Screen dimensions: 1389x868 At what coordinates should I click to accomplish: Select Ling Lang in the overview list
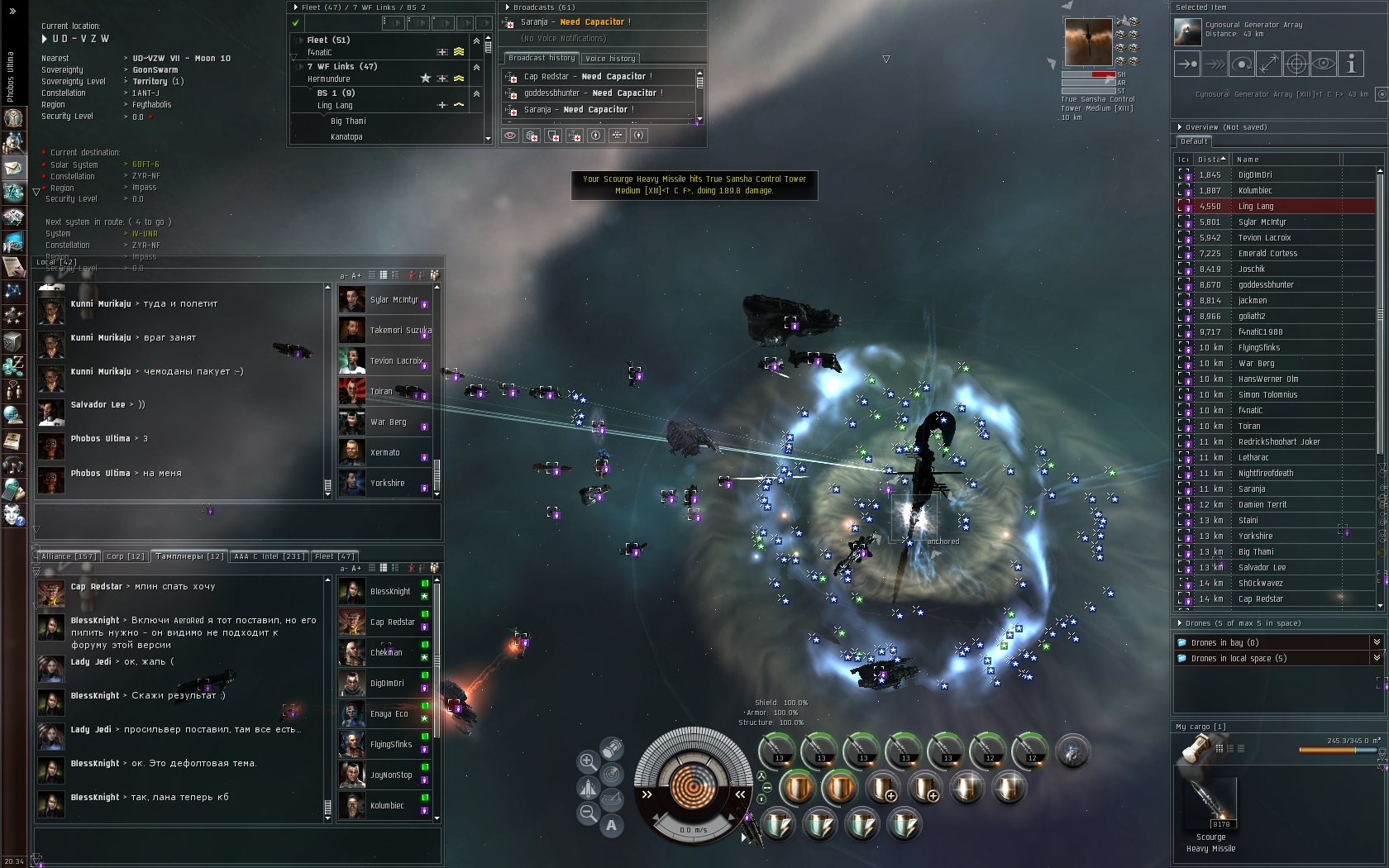click(x=1255, y=207)
